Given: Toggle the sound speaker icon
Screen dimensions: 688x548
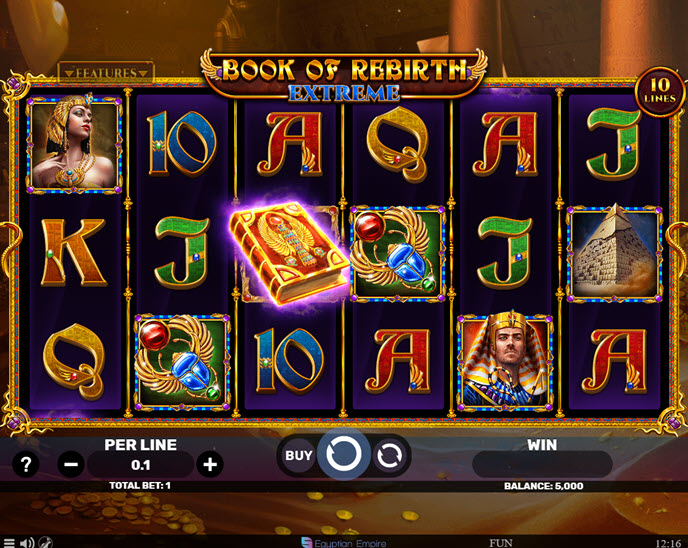Looking at the screenshot, I should point(26,542).
